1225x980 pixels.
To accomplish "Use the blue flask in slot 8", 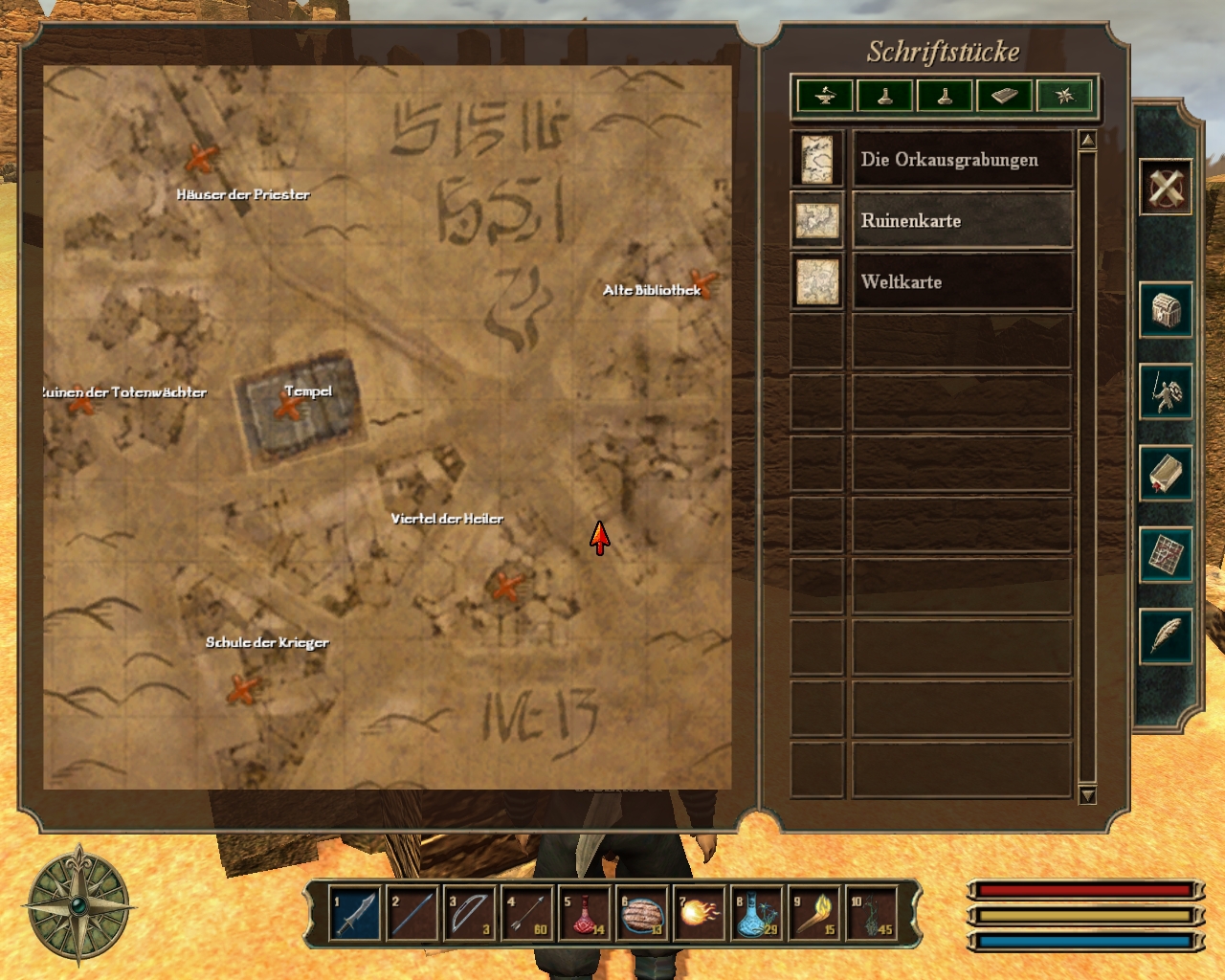I will coord(757,914).
